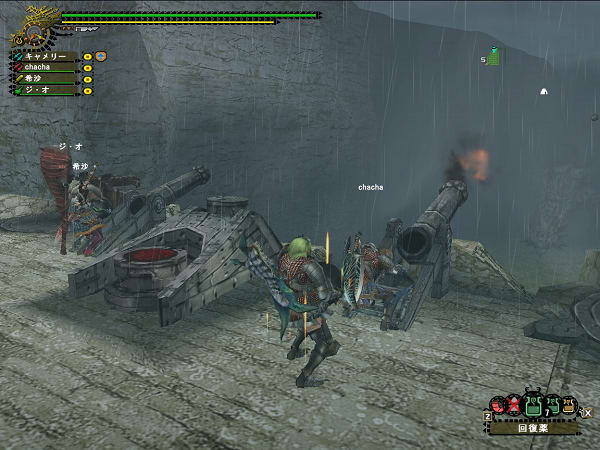Viewport: 600px width, 450px height.
Task: Click the green area 5 on the minimap
Action: tap(493, 57)
